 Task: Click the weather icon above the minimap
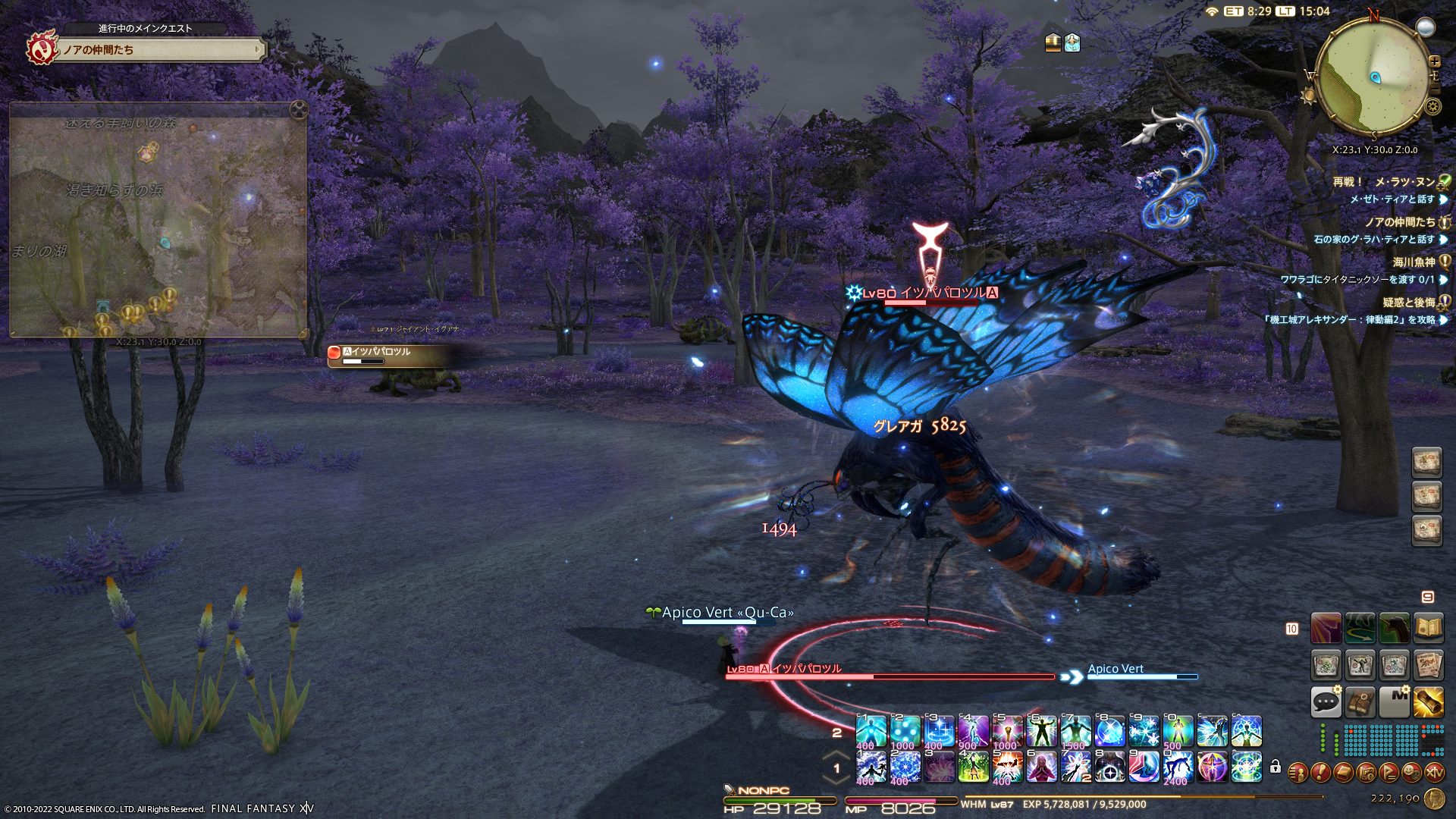(x=1426, y=28)
